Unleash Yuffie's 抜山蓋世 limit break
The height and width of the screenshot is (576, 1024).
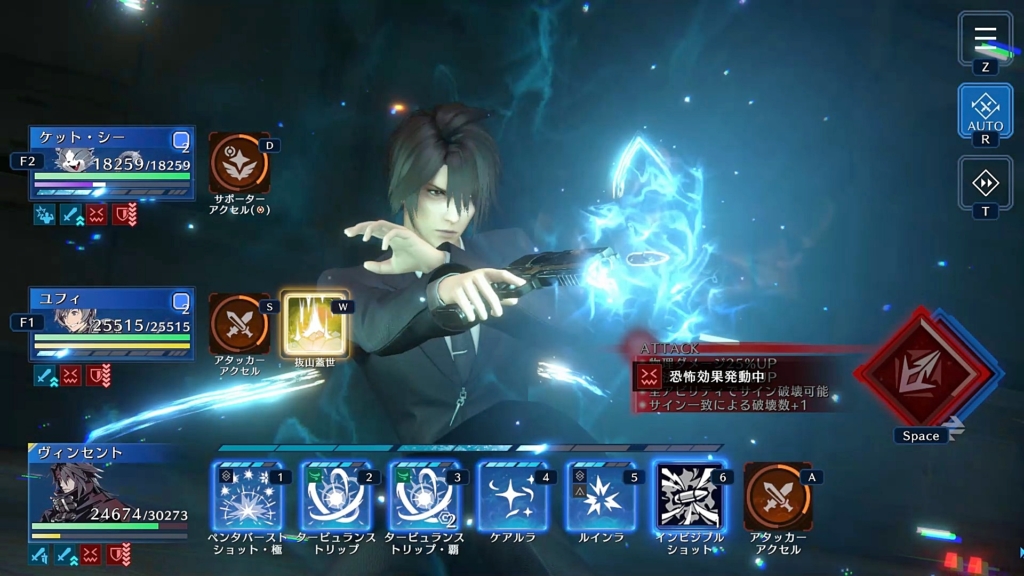tap(314, 325)
